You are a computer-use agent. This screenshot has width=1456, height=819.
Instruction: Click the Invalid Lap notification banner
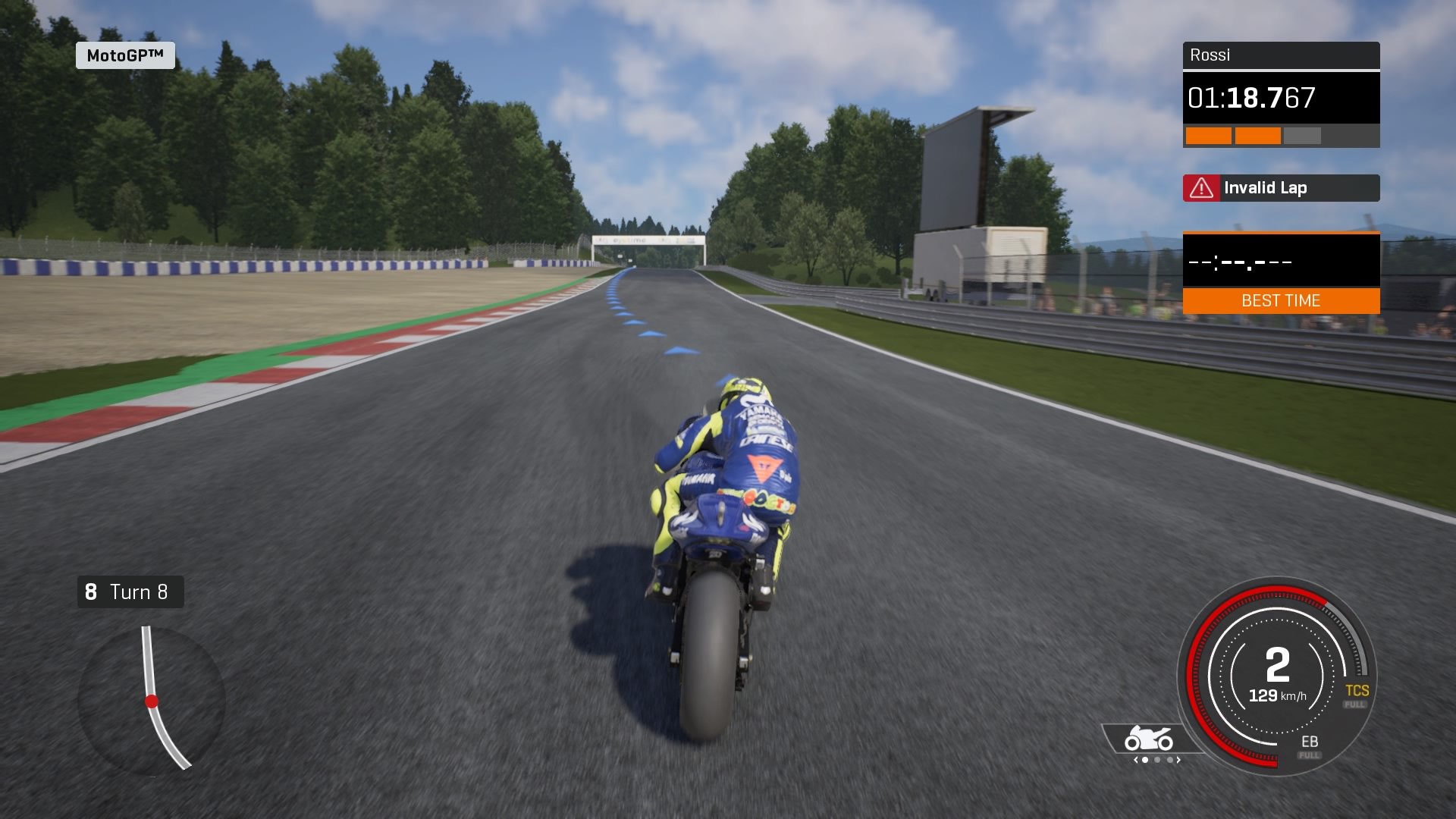(x=1280, y=187)
